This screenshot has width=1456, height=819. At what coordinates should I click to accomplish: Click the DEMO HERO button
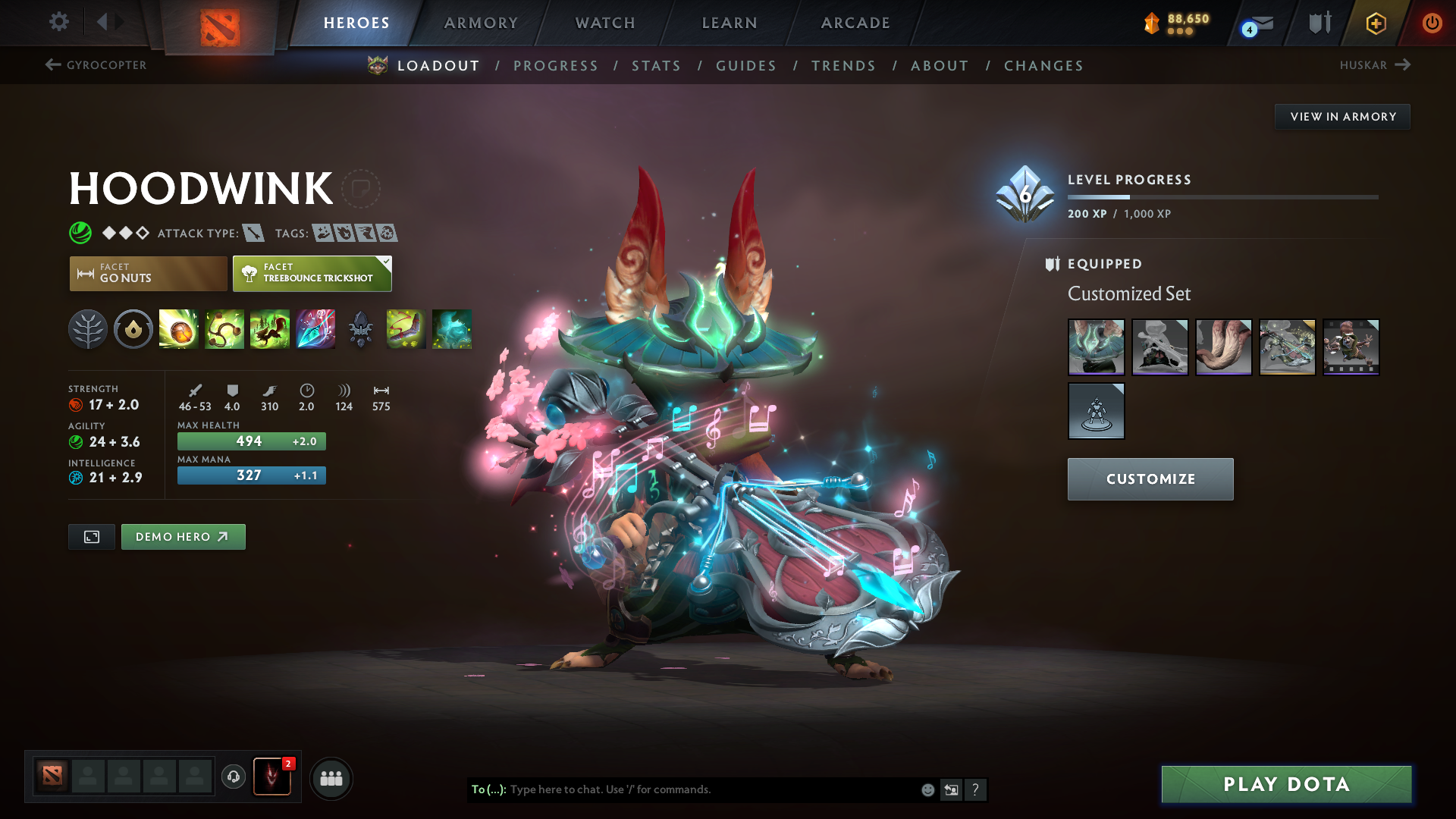tap(183, 536)
